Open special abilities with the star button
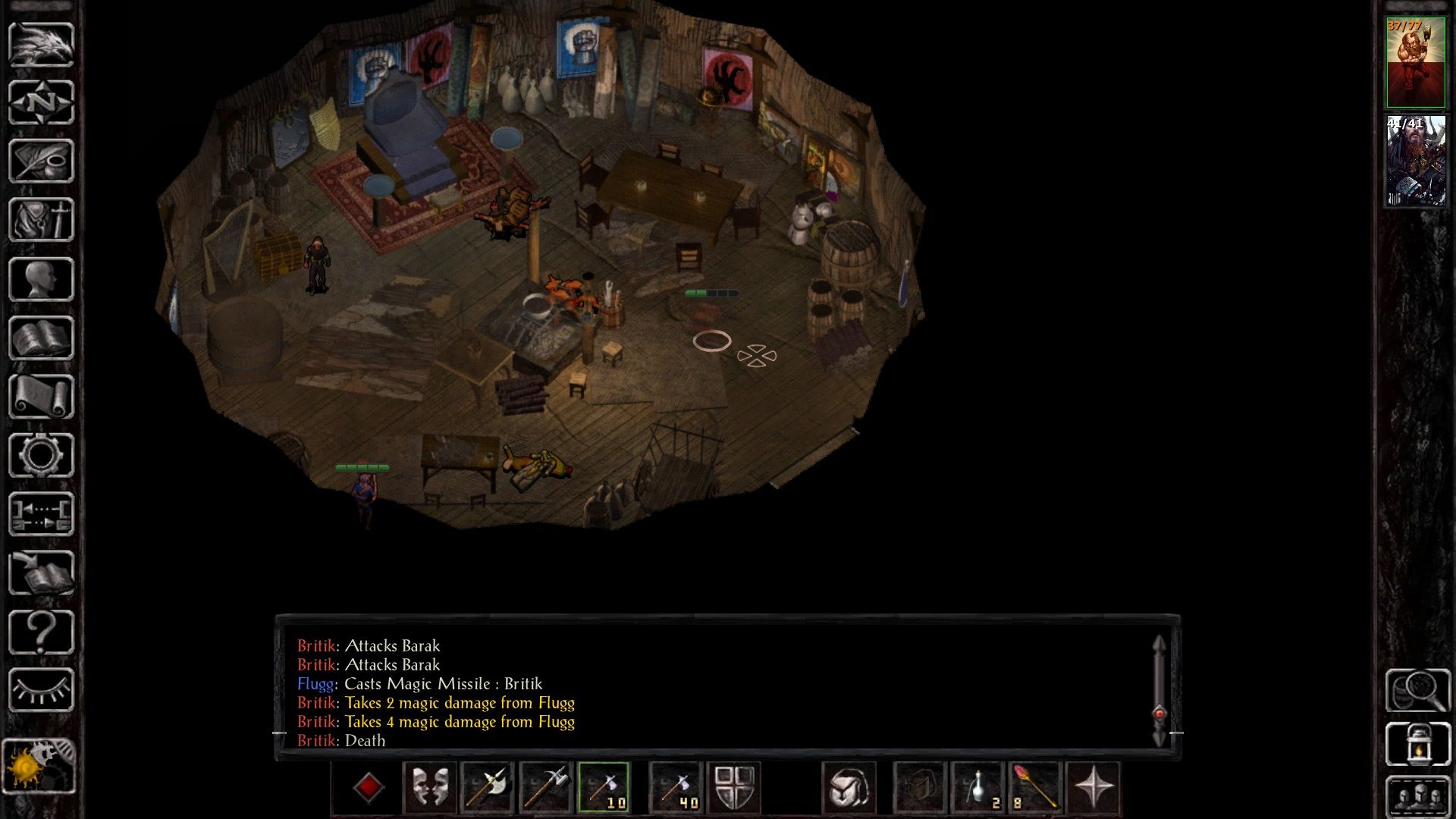The width and height of the screenshot is (1456, 819). [1093, 788]
